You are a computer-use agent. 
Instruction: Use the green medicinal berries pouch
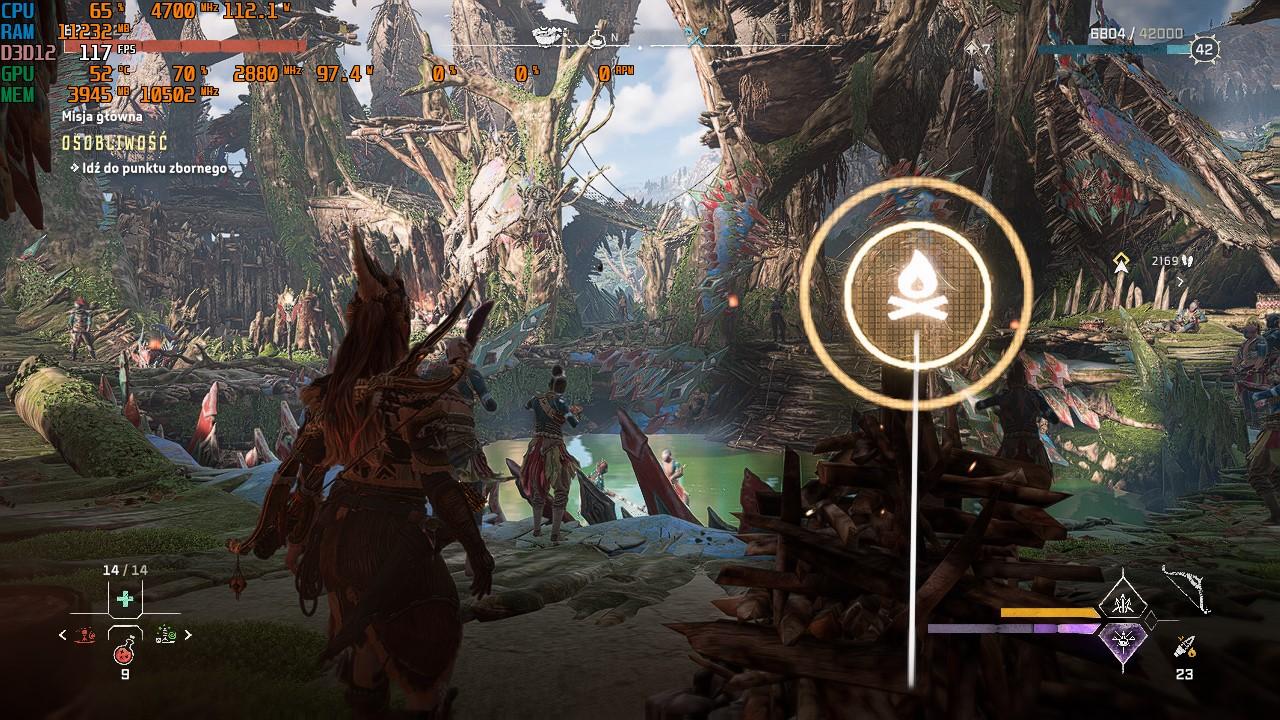click(125, 599)
